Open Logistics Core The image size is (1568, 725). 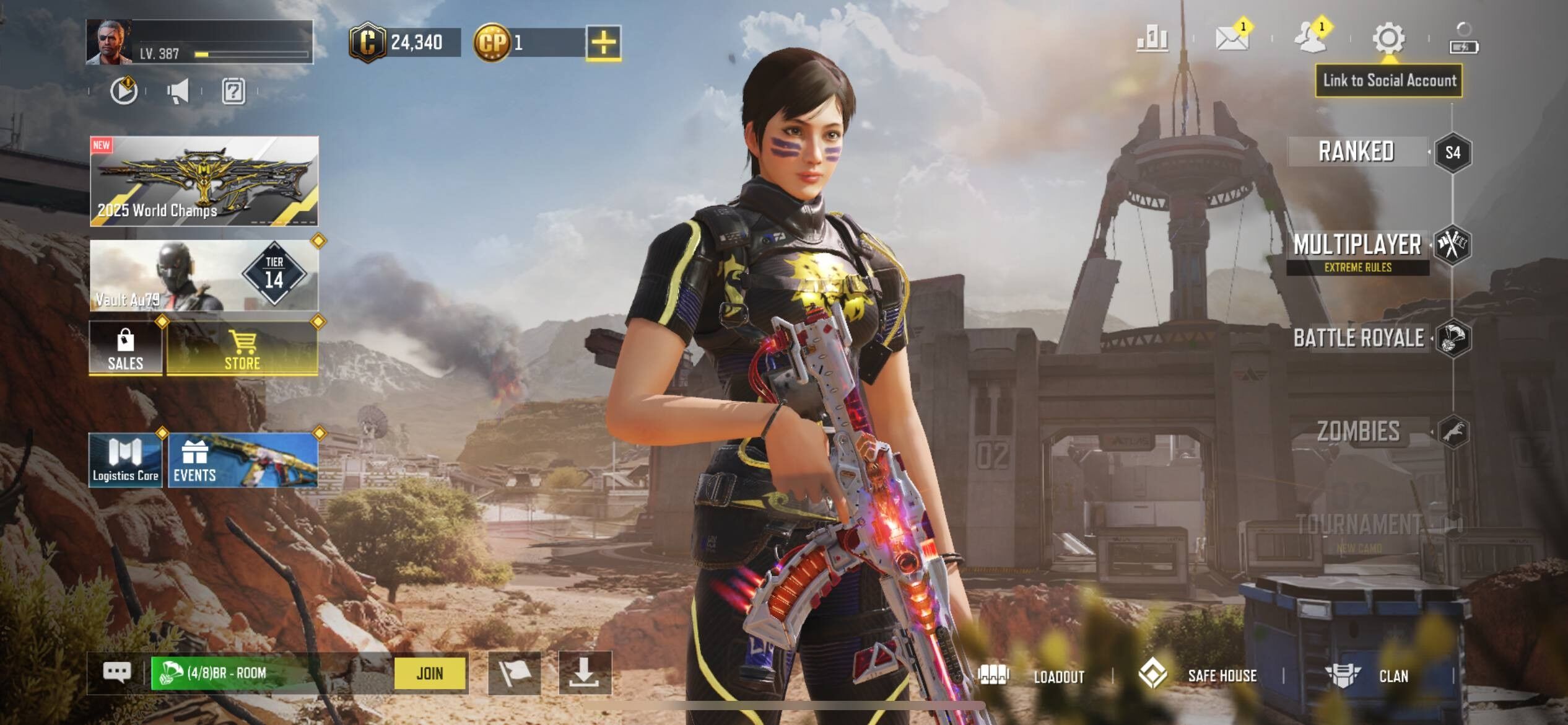(x=126, y=460)
